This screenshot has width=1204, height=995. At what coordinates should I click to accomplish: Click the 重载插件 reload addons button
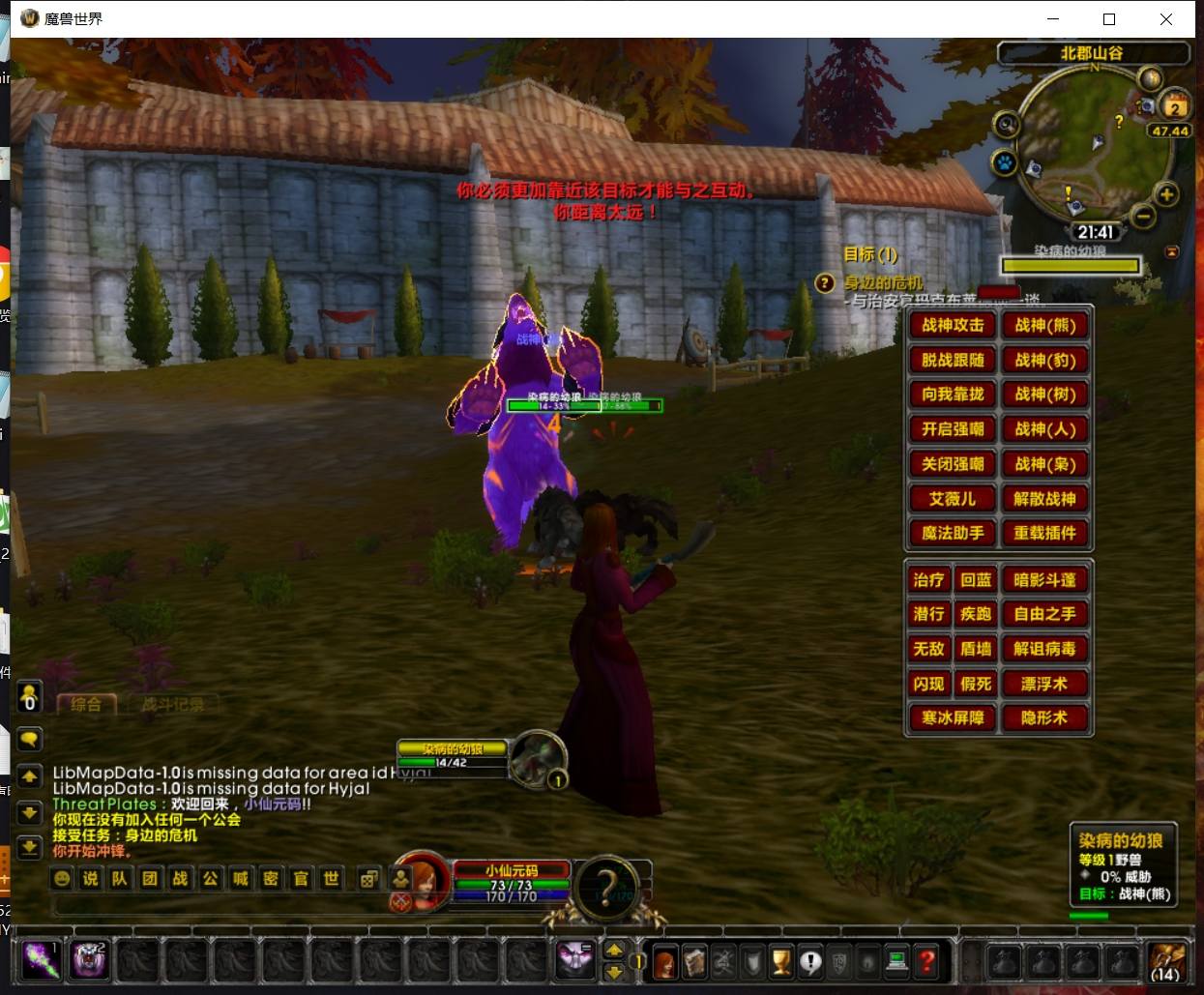tap(1044, 533)
